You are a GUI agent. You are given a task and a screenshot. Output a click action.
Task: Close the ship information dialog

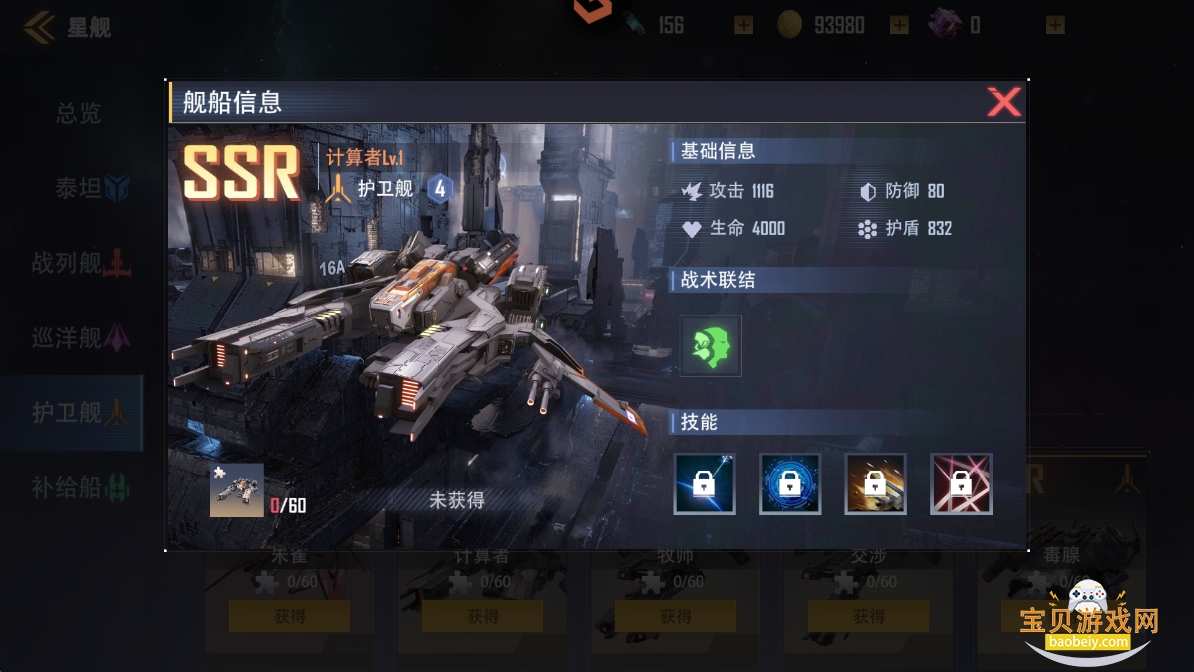pos(1003,102)
